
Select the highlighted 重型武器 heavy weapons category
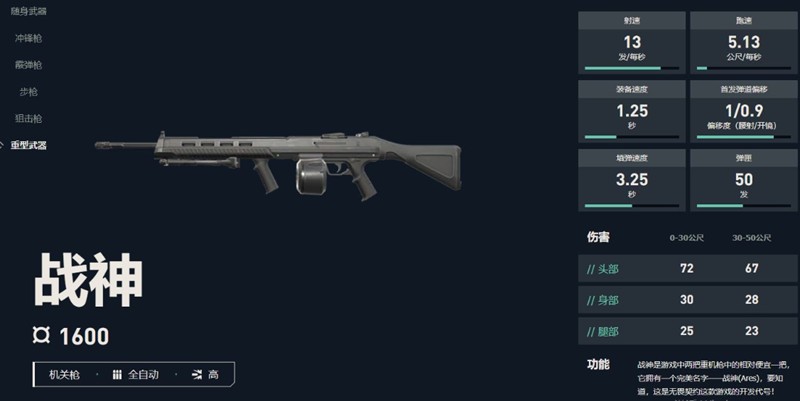[x=28, y=146]
